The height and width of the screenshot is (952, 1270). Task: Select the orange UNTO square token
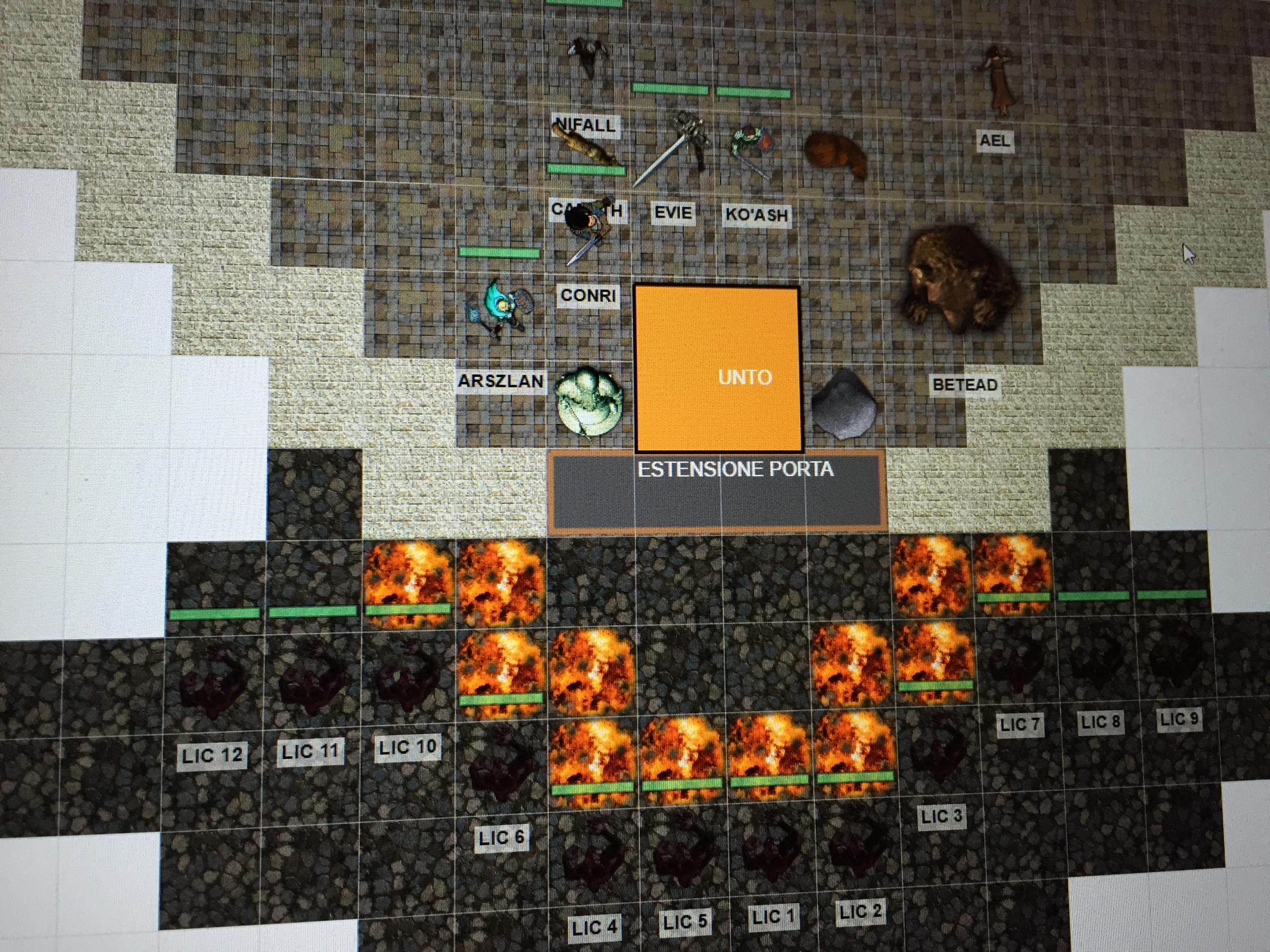point(717,369)
